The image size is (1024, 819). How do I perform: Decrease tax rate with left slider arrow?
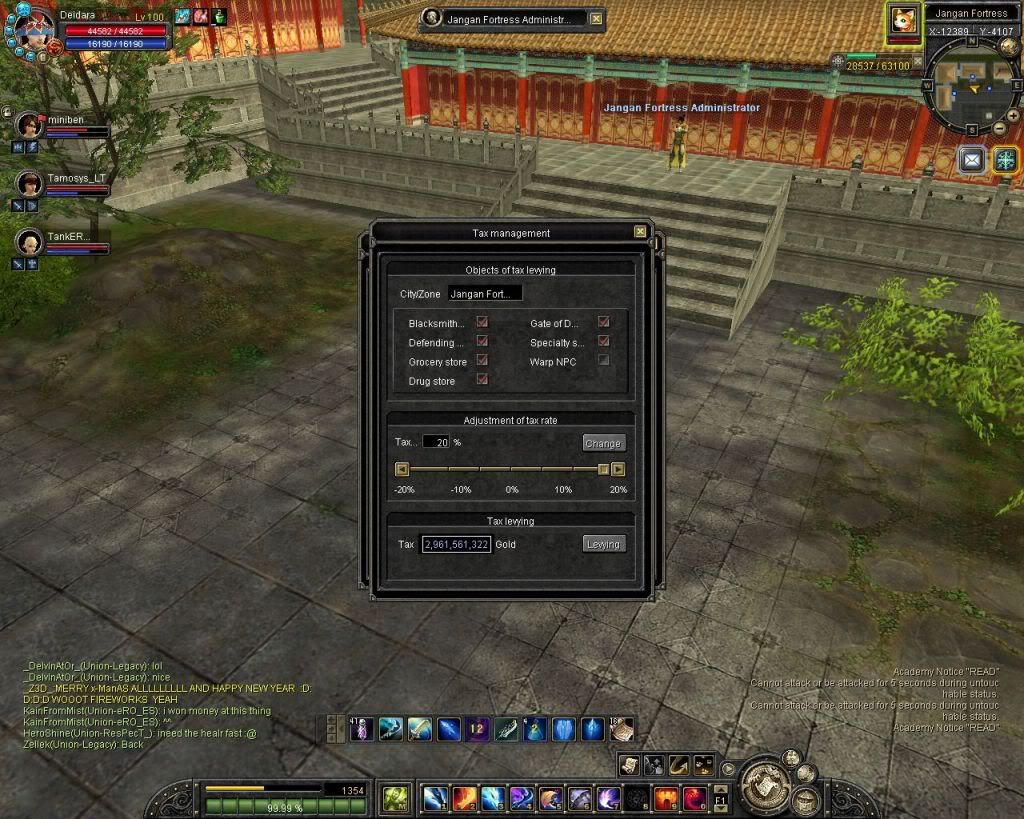(402, 469)
